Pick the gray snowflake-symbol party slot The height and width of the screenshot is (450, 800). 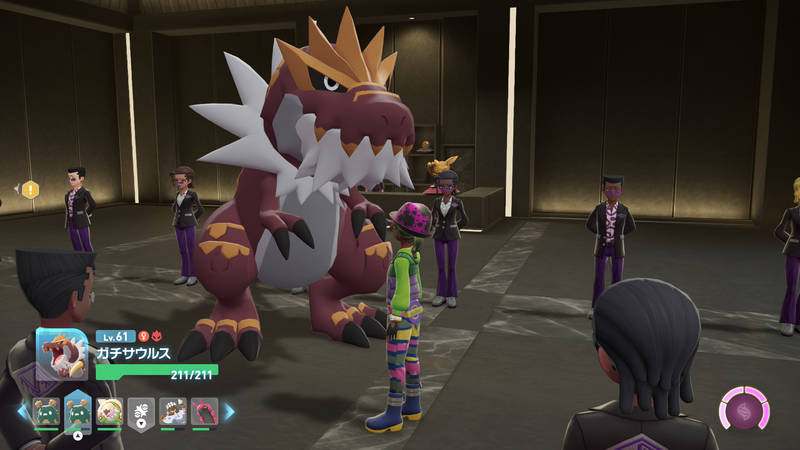141,411
